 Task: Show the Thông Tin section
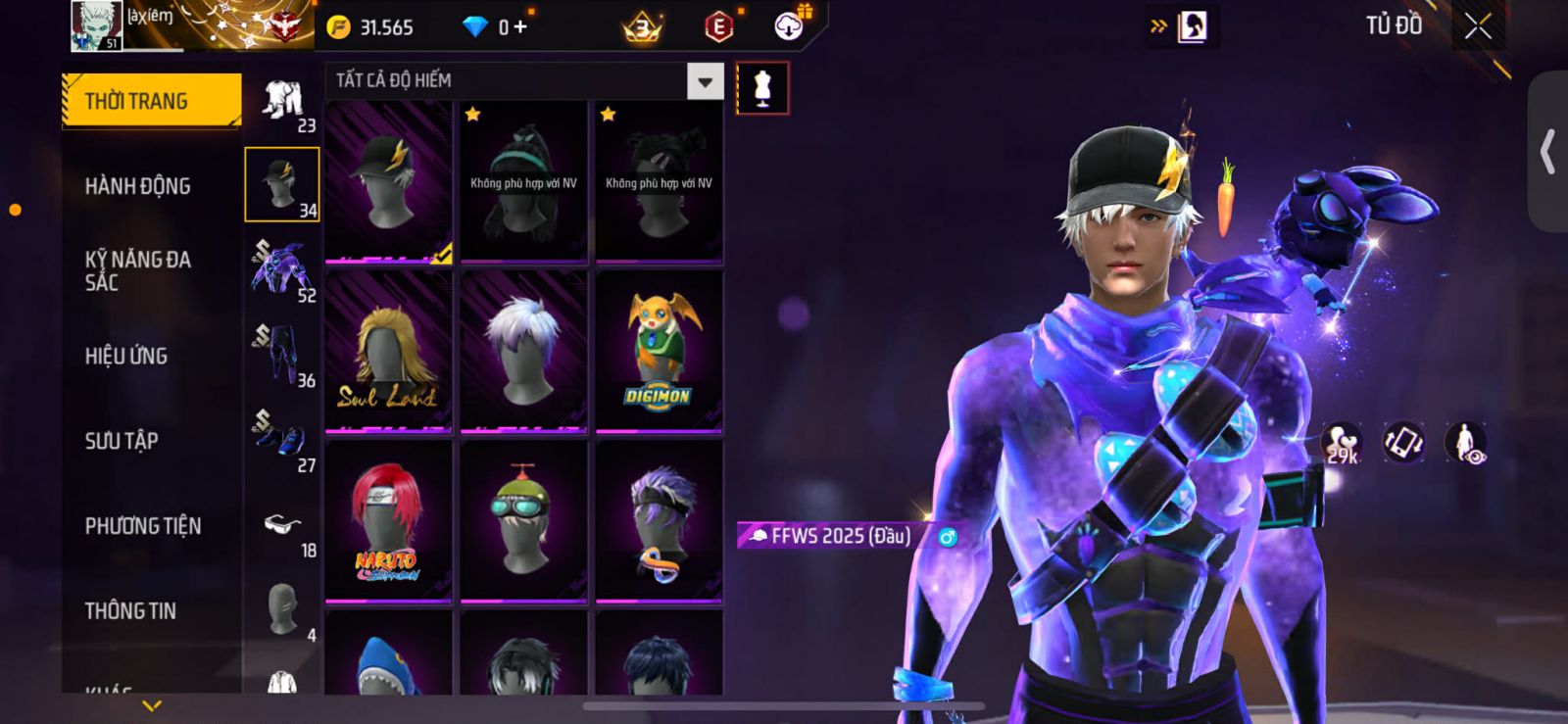[x=130, y=611]
